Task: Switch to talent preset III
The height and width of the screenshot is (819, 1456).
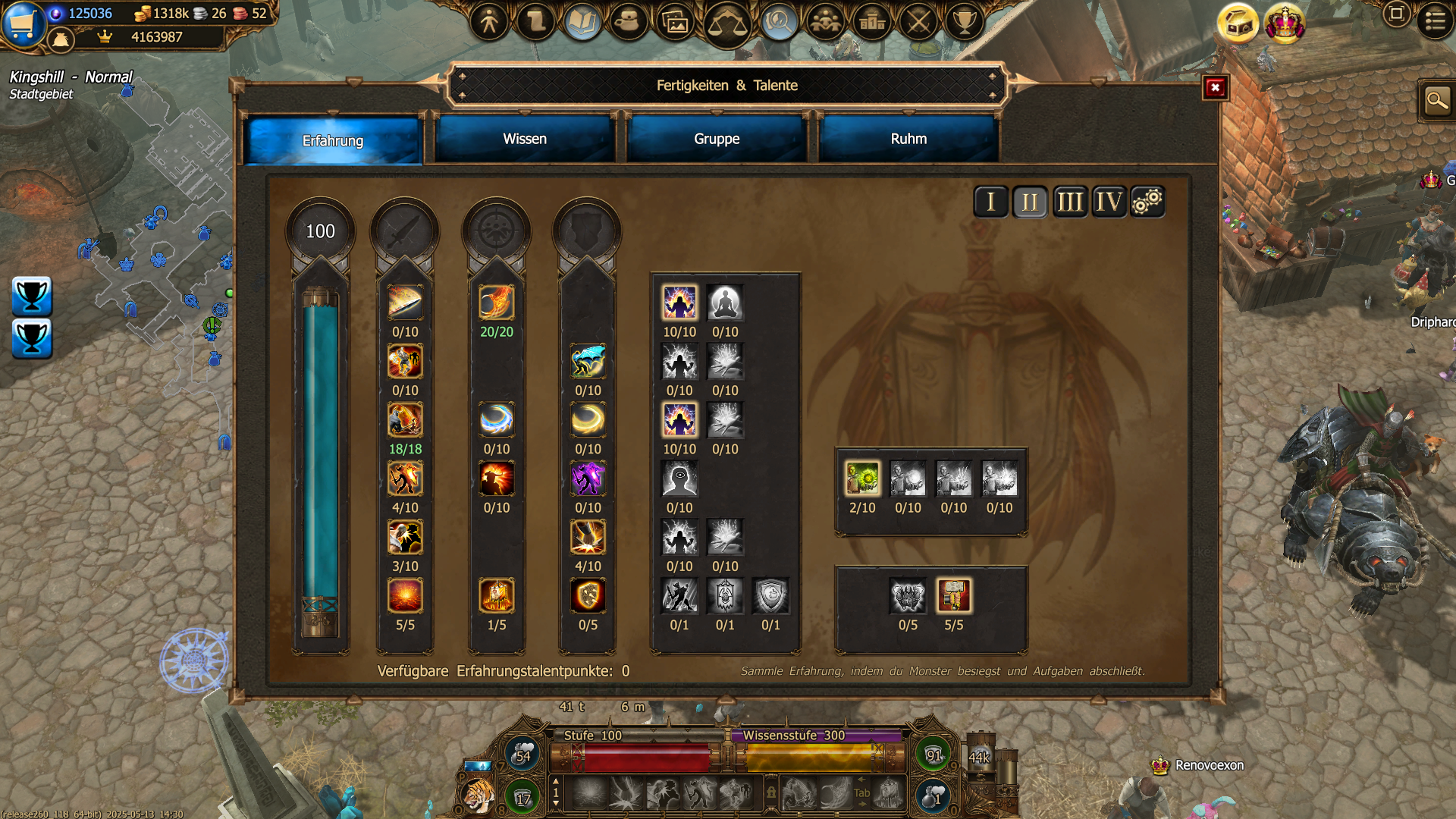Action: (1069, 202)
